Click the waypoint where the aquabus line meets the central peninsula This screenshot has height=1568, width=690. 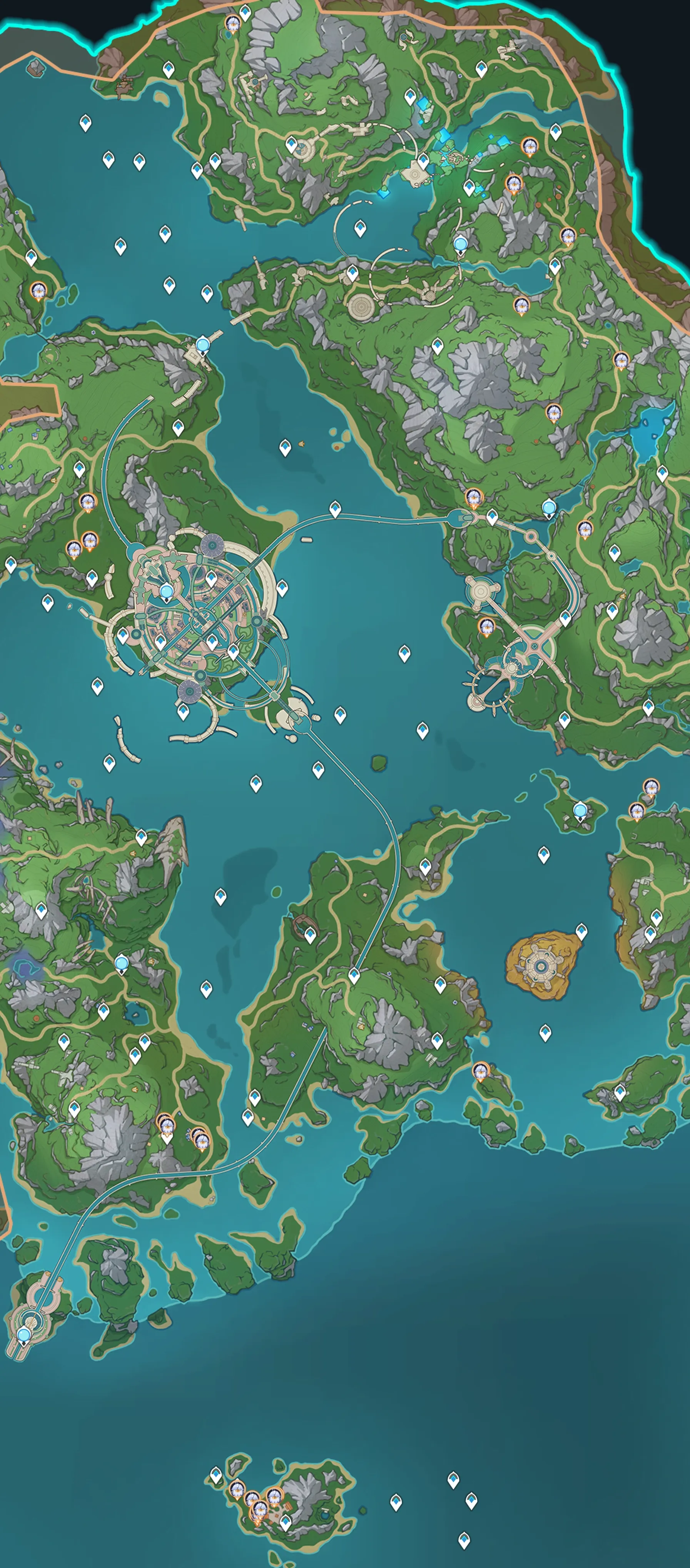click(354, 975)
